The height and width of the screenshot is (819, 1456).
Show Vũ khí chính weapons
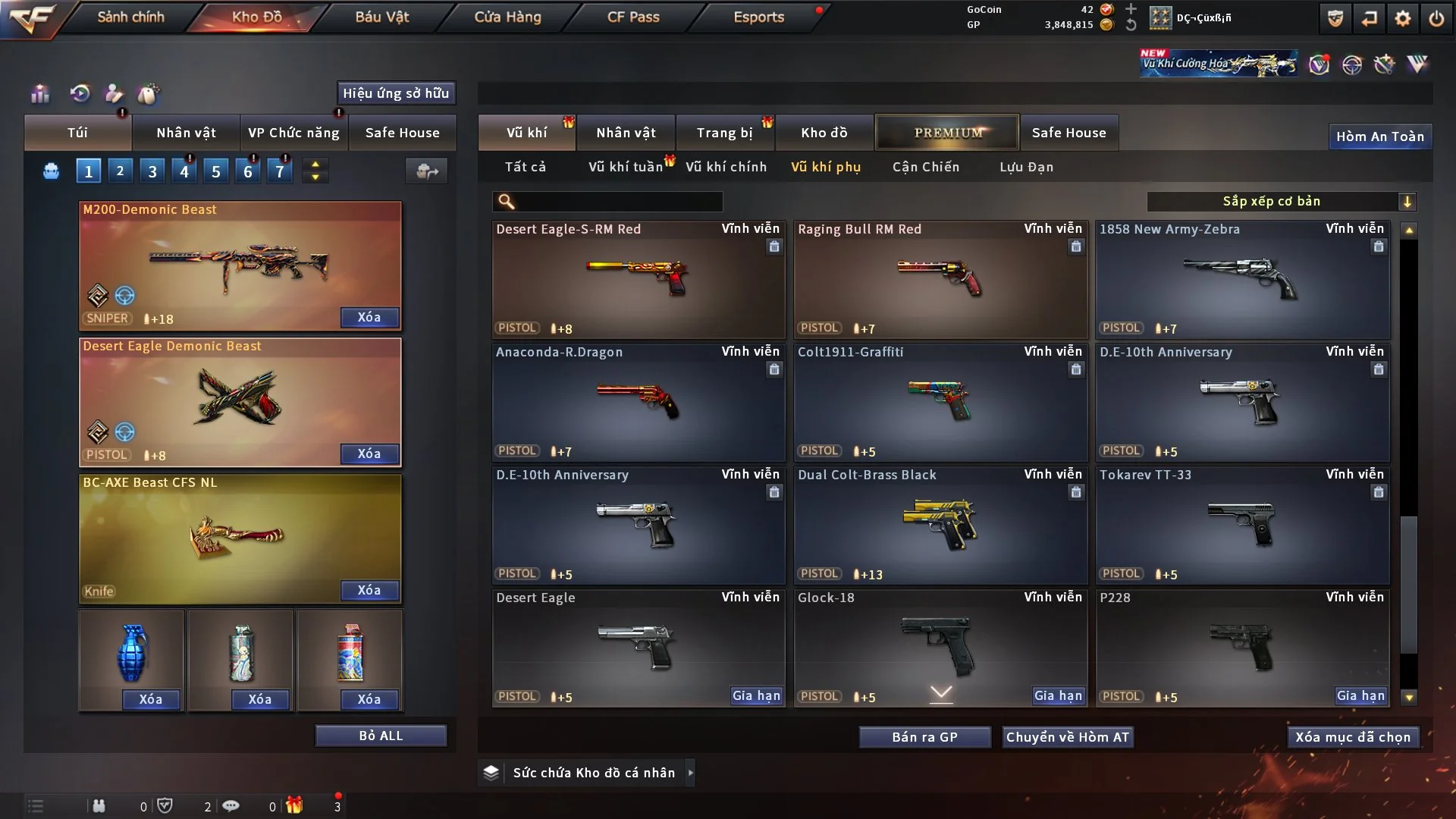pos(726,167)
